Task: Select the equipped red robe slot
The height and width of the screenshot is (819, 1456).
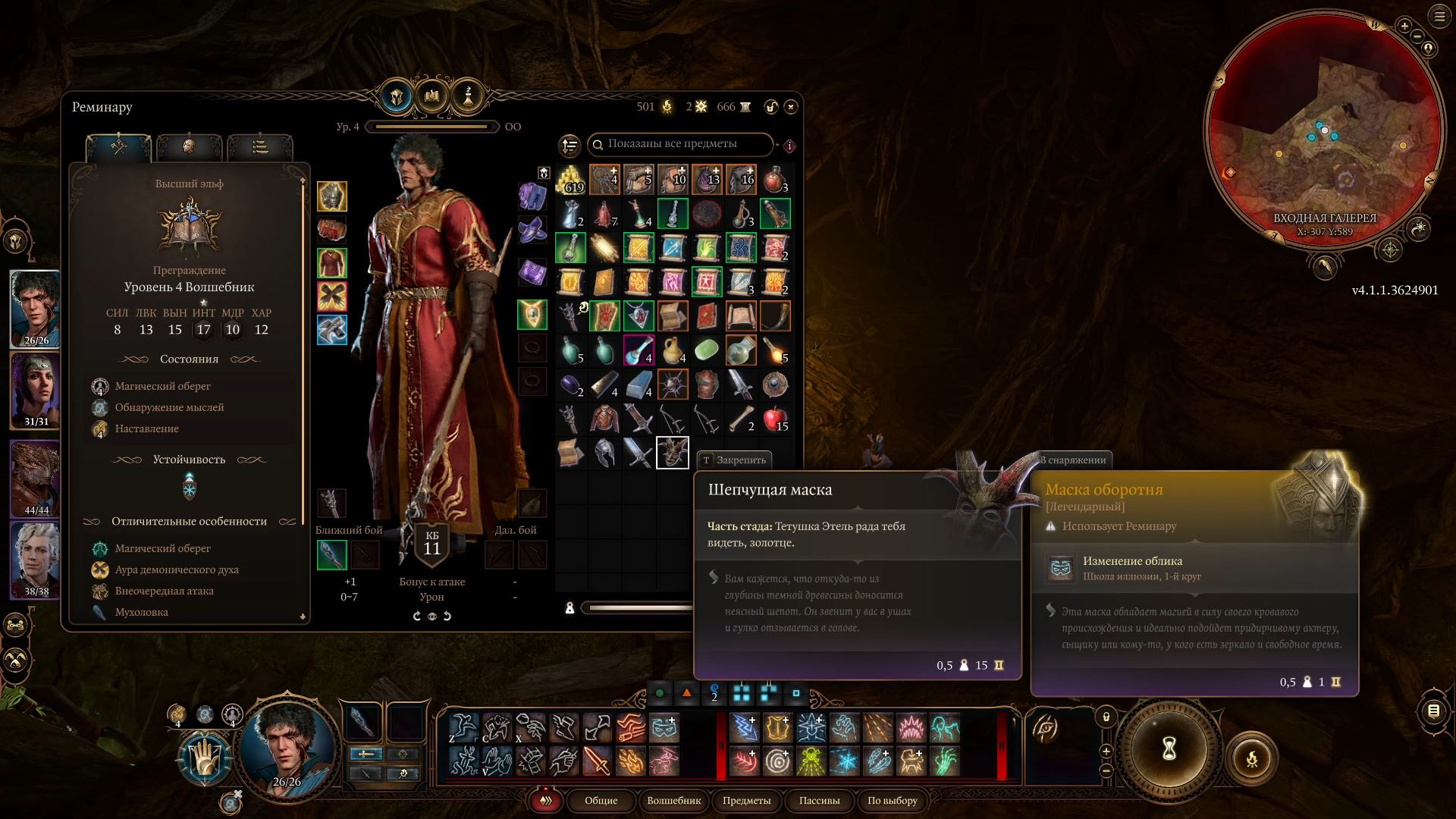Action: click(332, 263)
